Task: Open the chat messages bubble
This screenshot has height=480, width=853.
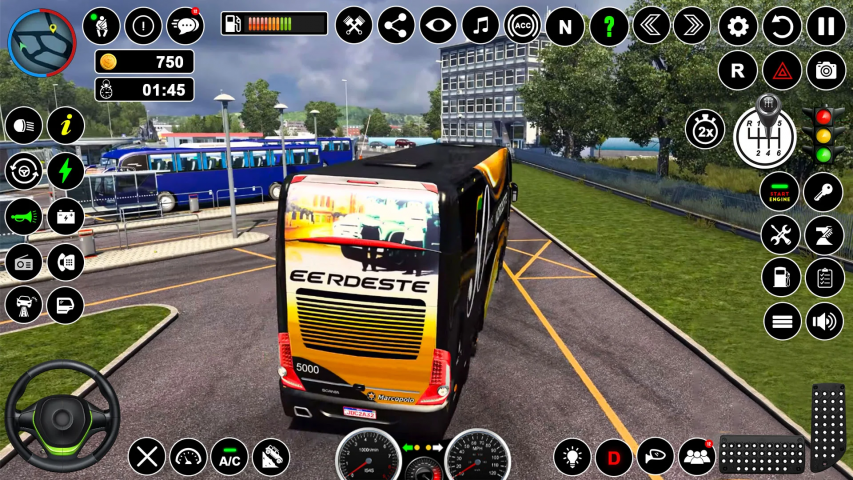Action: point(185,25)
